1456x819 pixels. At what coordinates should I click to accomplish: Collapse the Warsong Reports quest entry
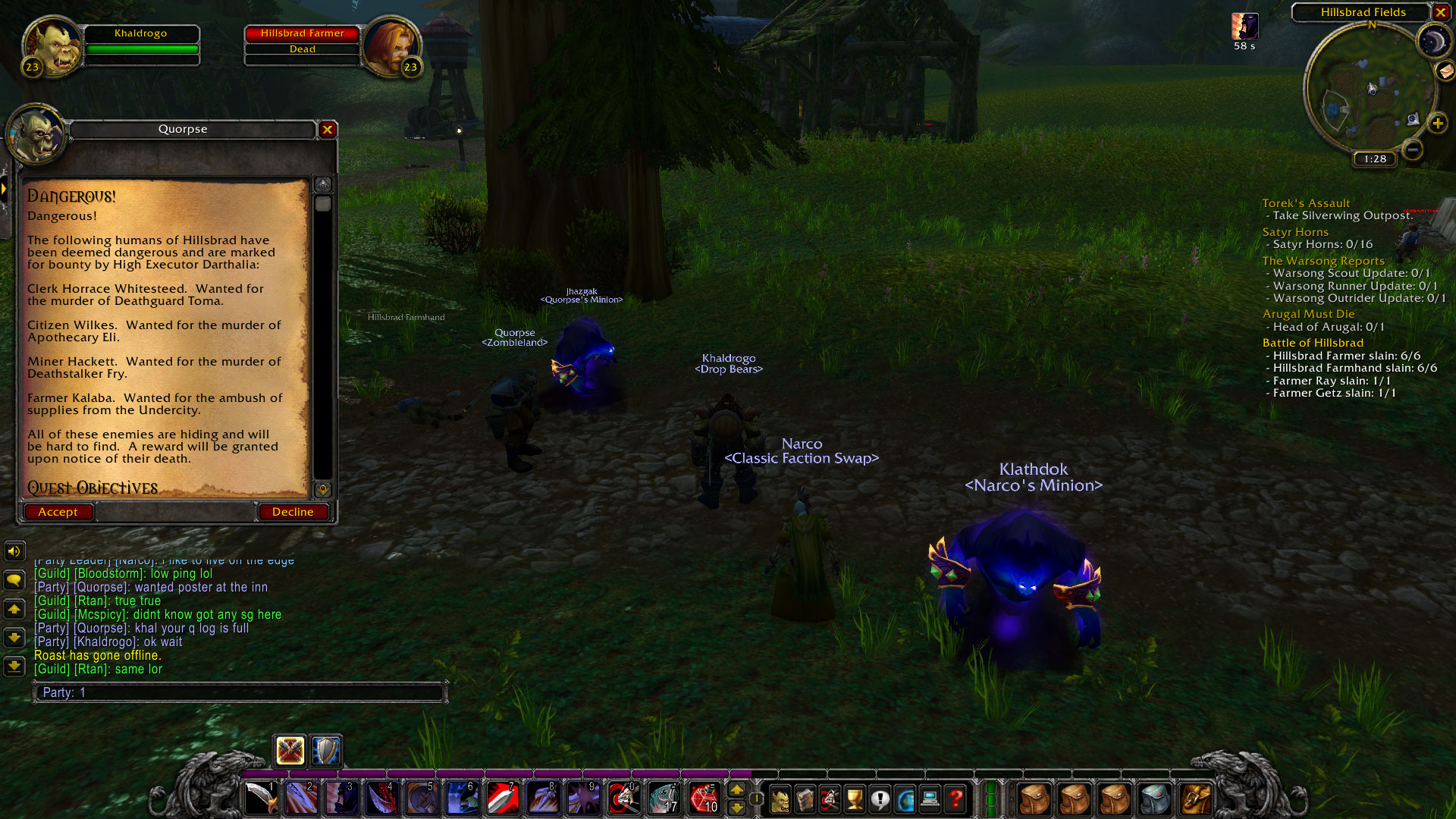(1323, 260)
